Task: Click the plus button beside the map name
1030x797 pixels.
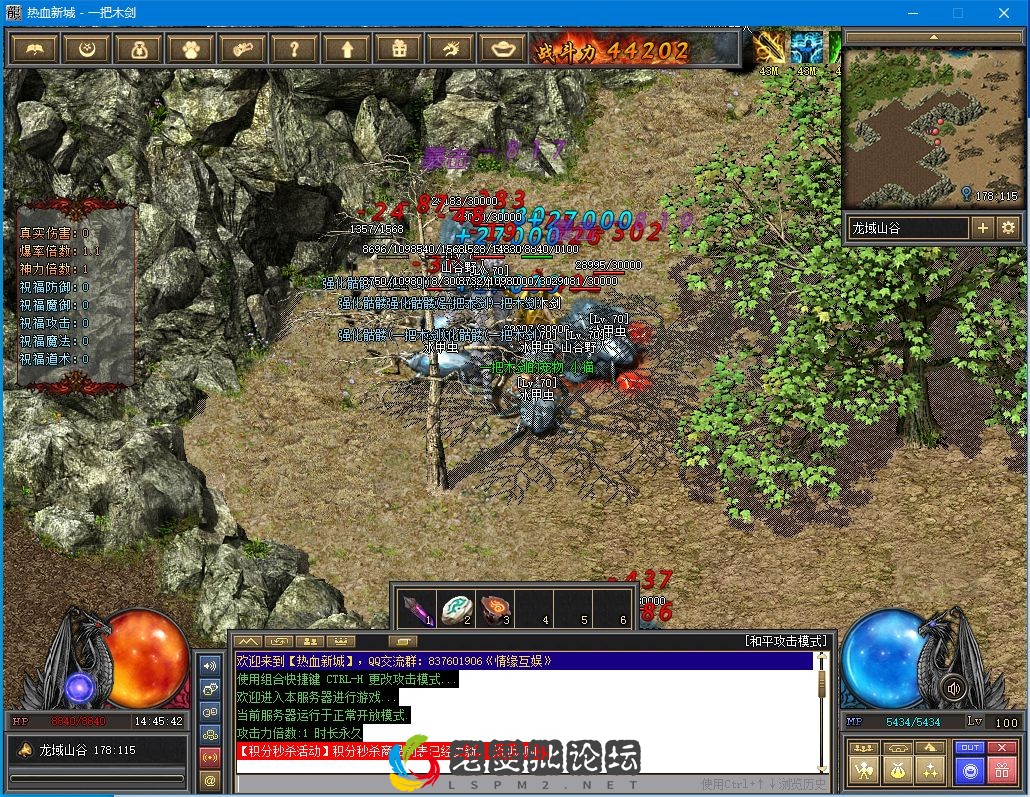Action: point(983,228)
